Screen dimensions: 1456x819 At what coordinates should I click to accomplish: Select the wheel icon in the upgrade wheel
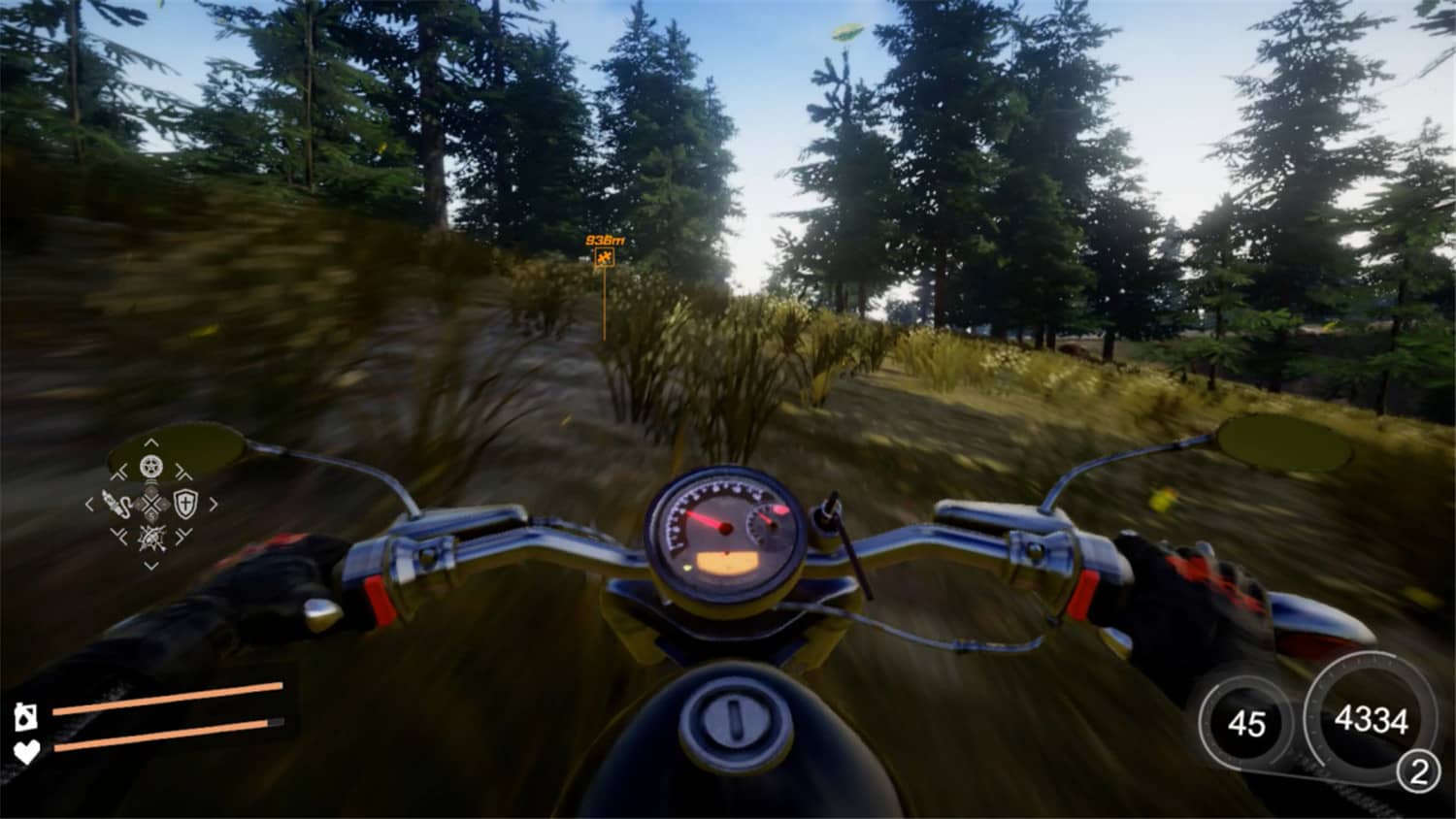151,467
